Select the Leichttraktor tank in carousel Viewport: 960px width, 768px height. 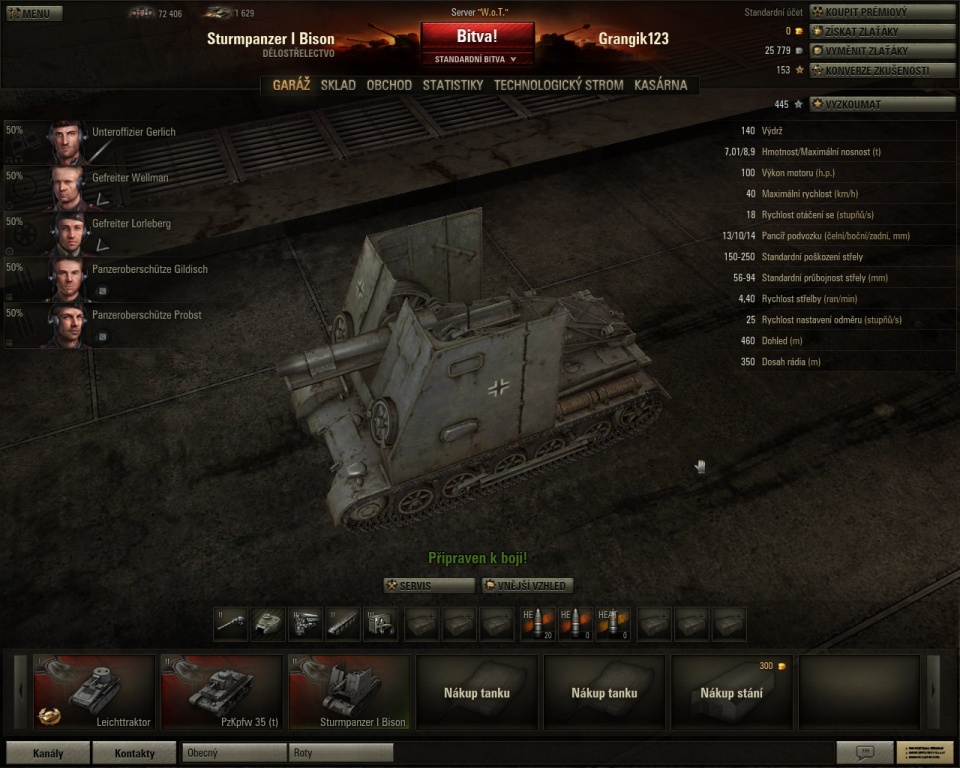click(x=95, y=692)
